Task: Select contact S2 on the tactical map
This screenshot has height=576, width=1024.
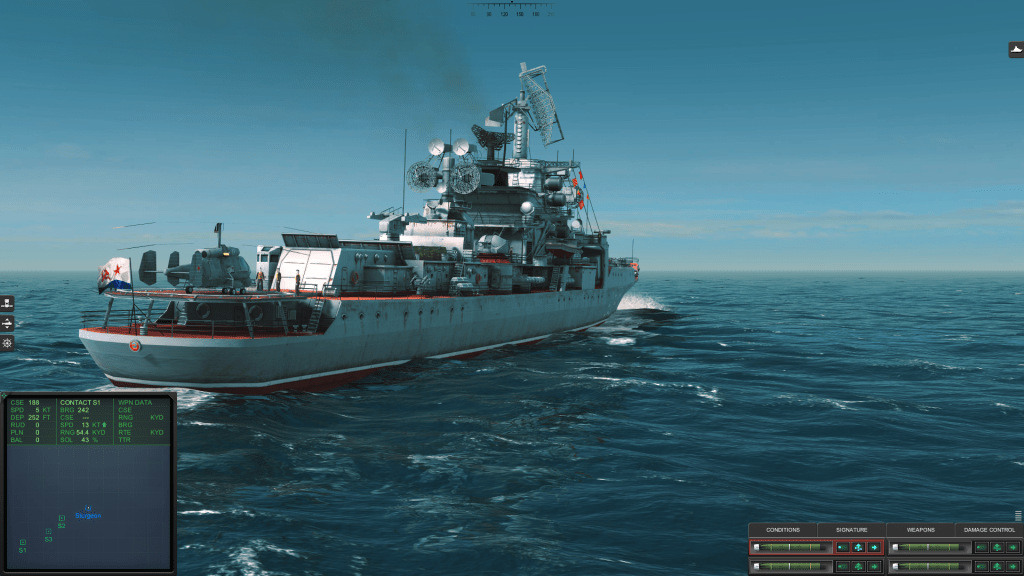Action: 62,518
